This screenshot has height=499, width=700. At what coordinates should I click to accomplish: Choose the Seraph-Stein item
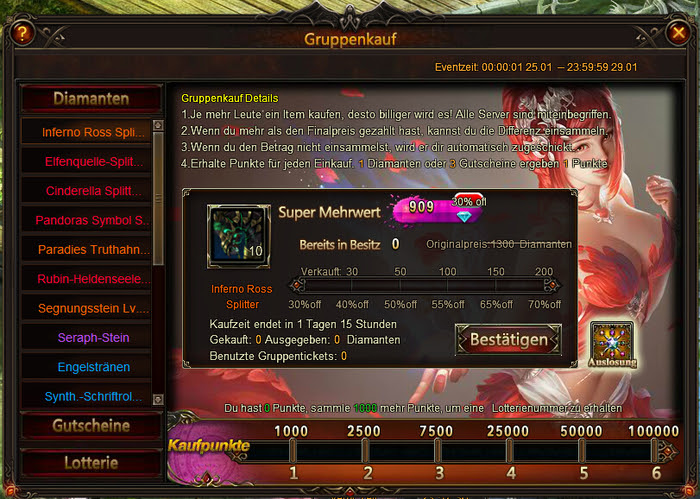click(86, 338)
